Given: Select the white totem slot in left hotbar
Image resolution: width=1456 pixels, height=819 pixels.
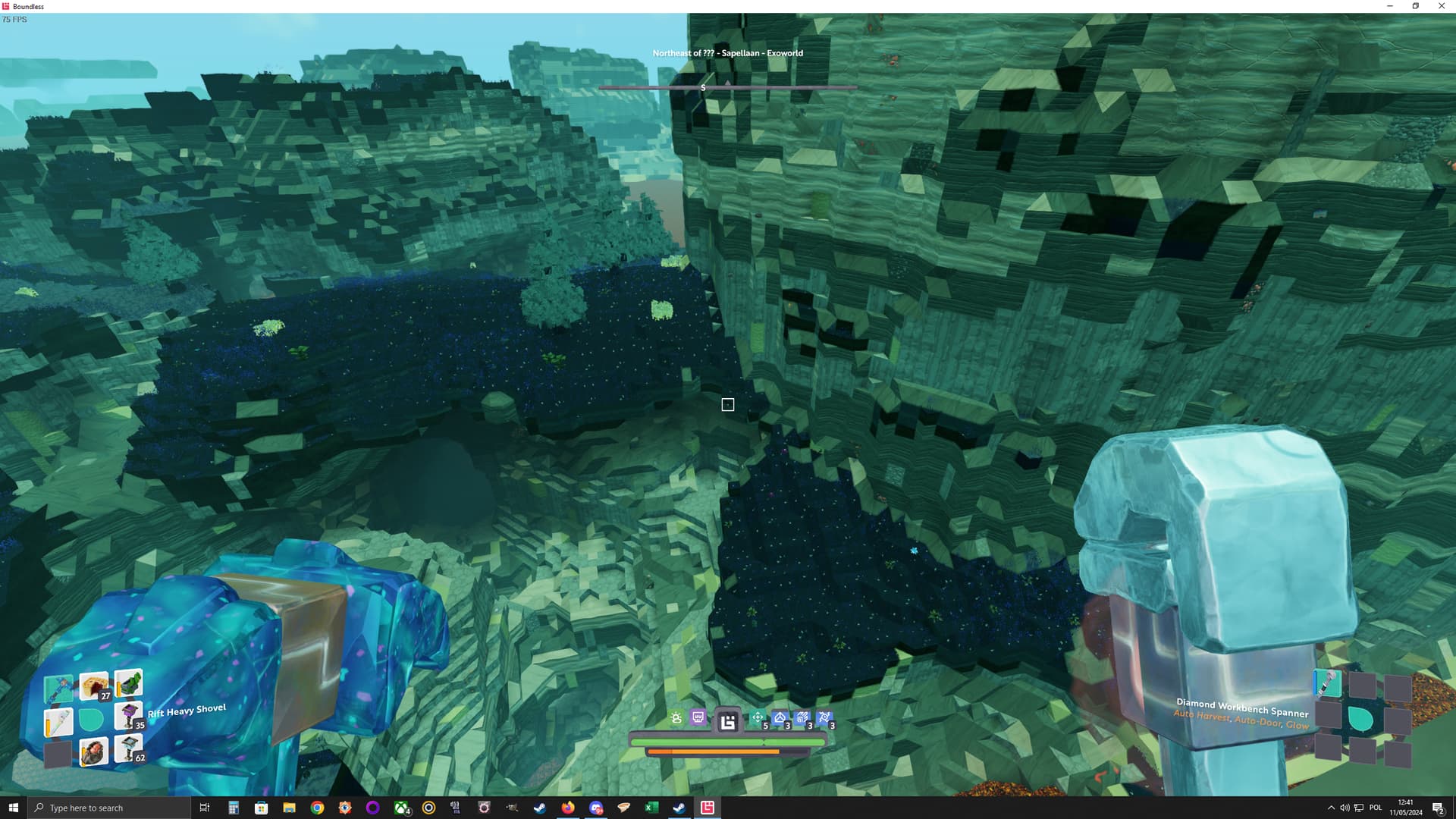Looking at the screenshot, I should click(x=59, y=723).
